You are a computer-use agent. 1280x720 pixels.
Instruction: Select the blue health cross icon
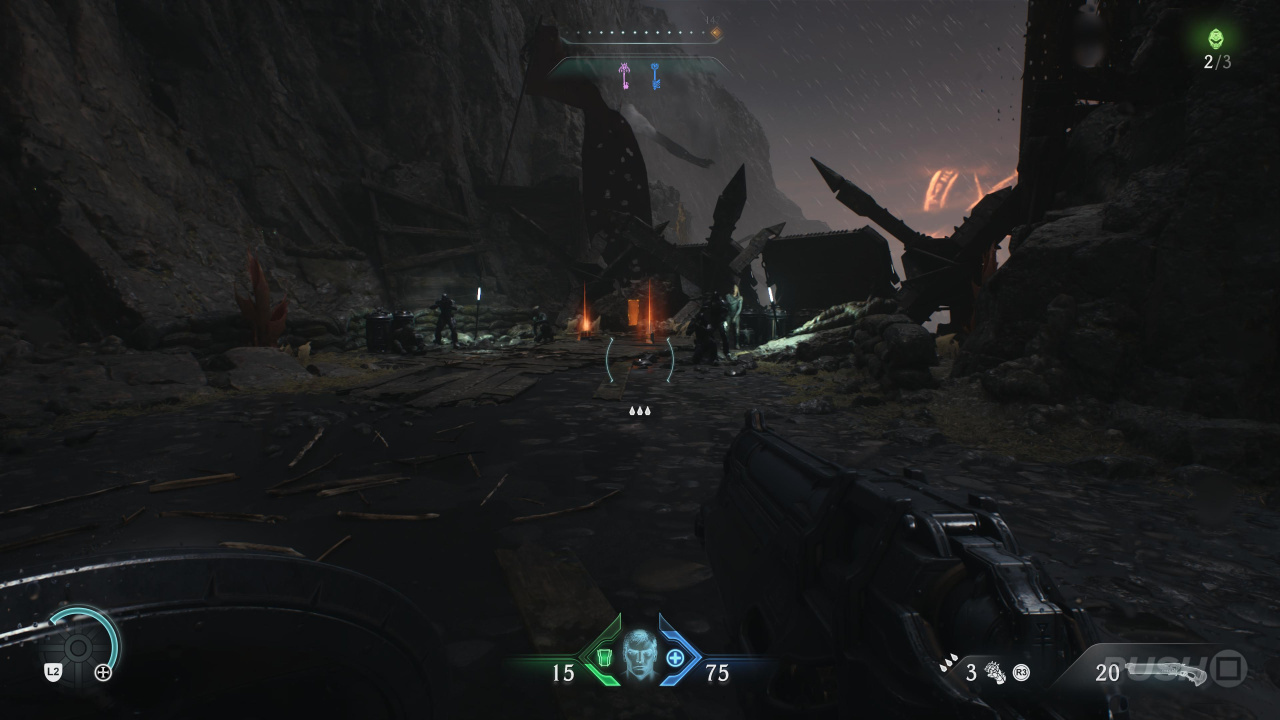(675, 658)
